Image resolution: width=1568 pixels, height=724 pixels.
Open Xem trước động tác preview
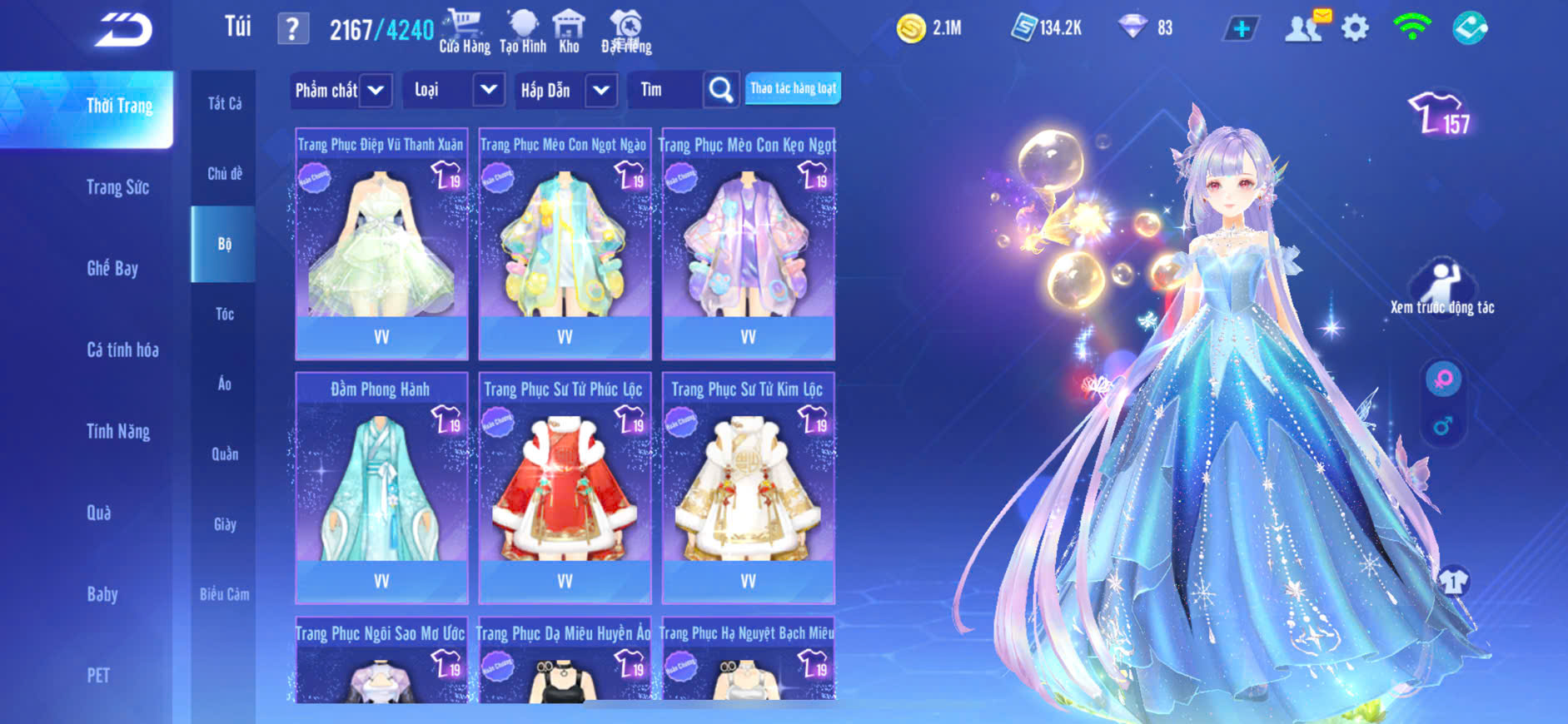click(x=1441, y=287)
